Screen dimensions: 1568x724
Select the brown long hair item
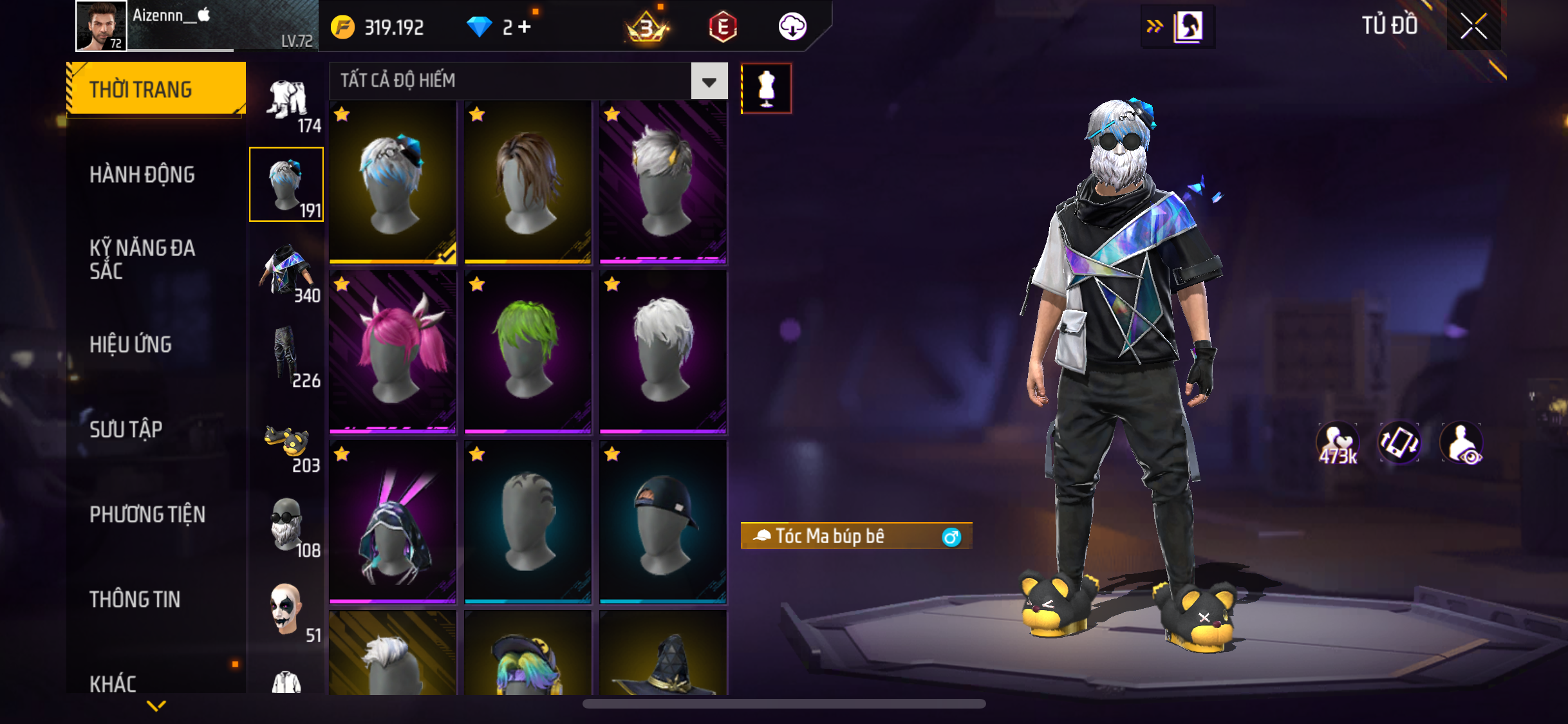528,182
